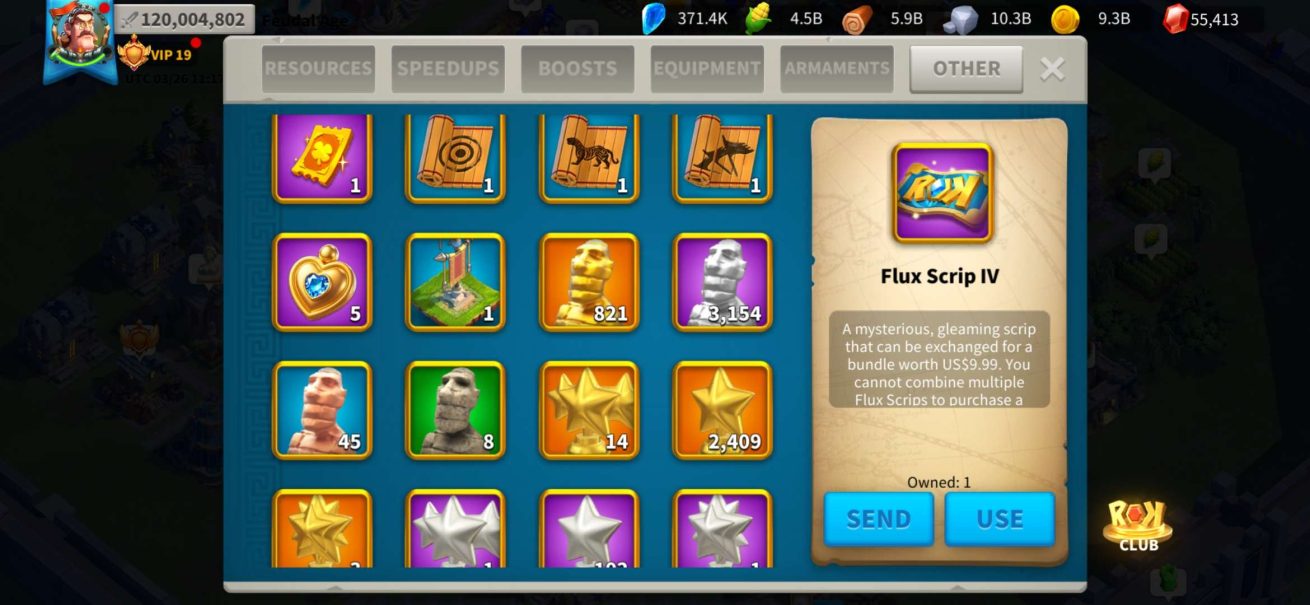
Task: Select the green stone sculpture slot
Action: [x=455, y=410]
